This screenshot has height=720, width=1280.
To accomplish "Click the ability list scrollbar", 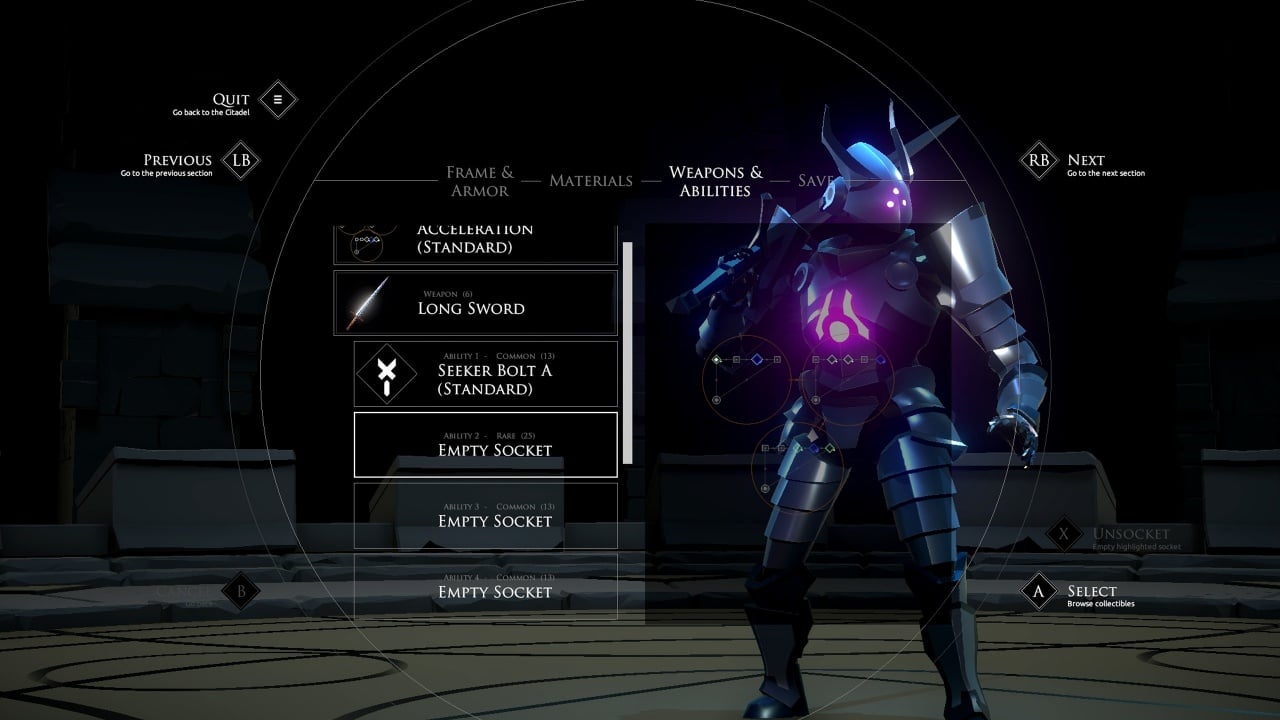I will pos(628,352).
